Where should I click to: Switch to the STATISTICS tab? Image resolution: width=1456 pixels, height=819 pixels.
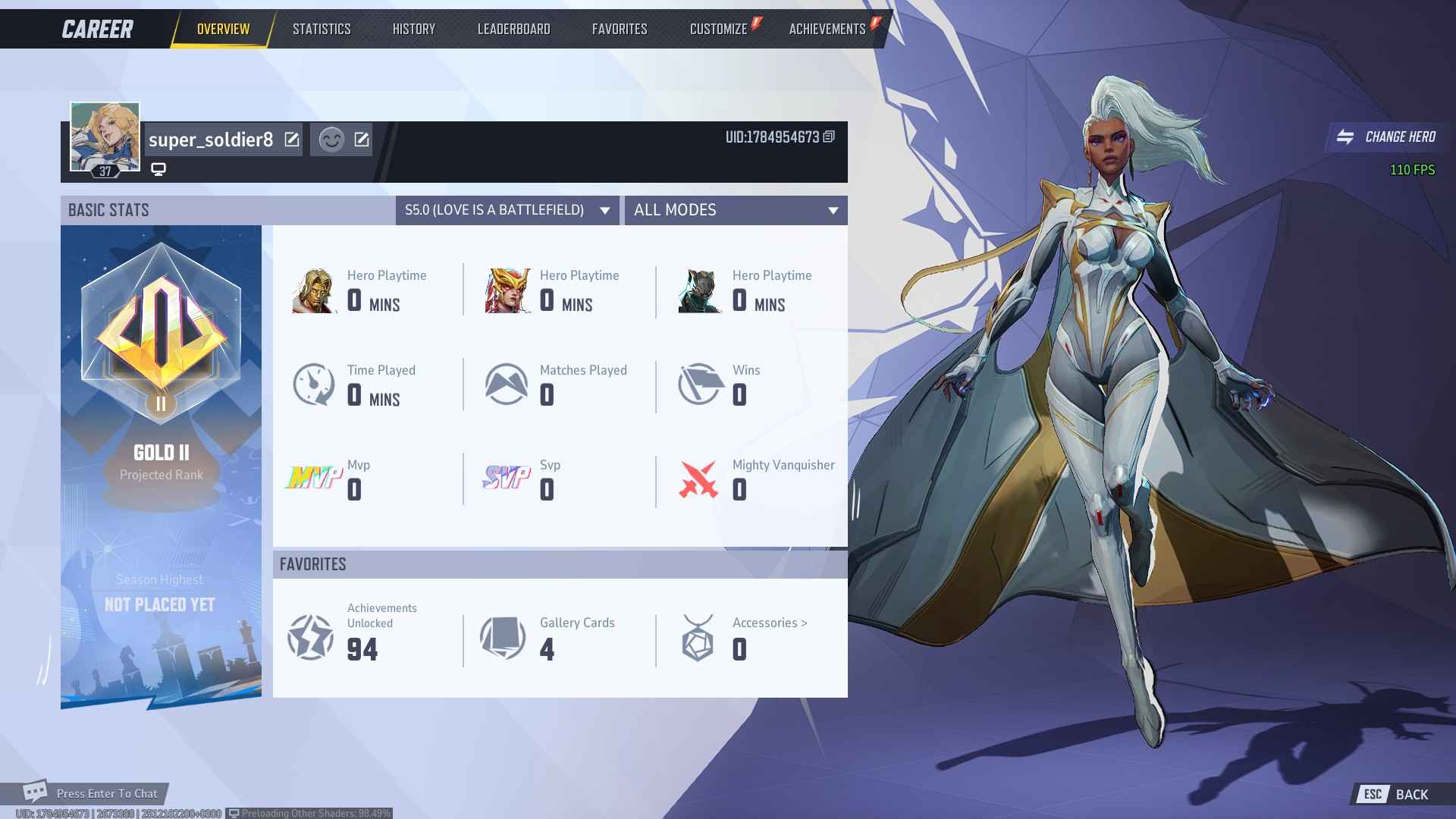(321, 29)
